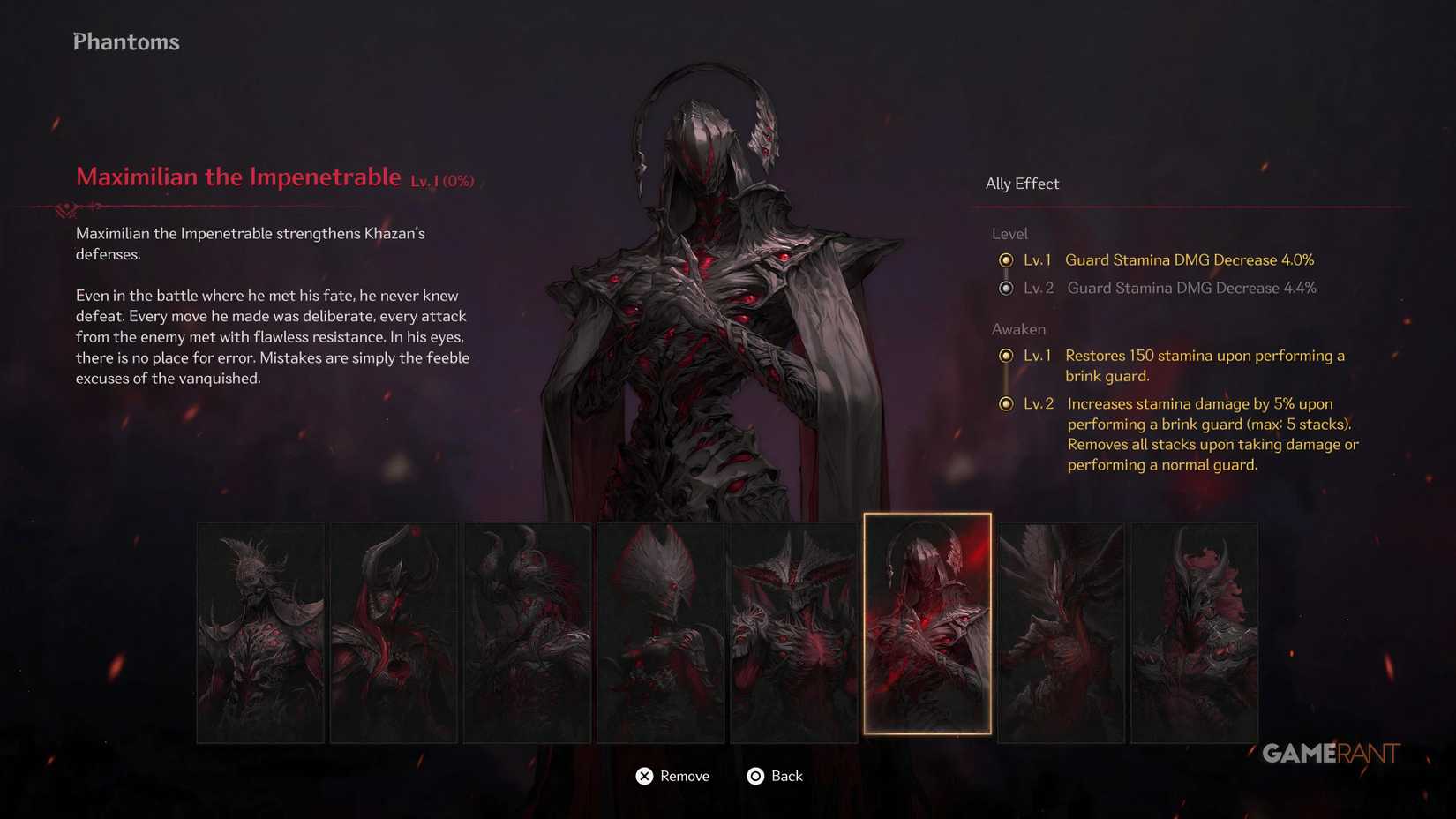Viewport: 1456px width, 819px height.
Task: Select the Lv.2 Guard Stamina DMG Decrease radio
Action: click(x=1007, y=288)
